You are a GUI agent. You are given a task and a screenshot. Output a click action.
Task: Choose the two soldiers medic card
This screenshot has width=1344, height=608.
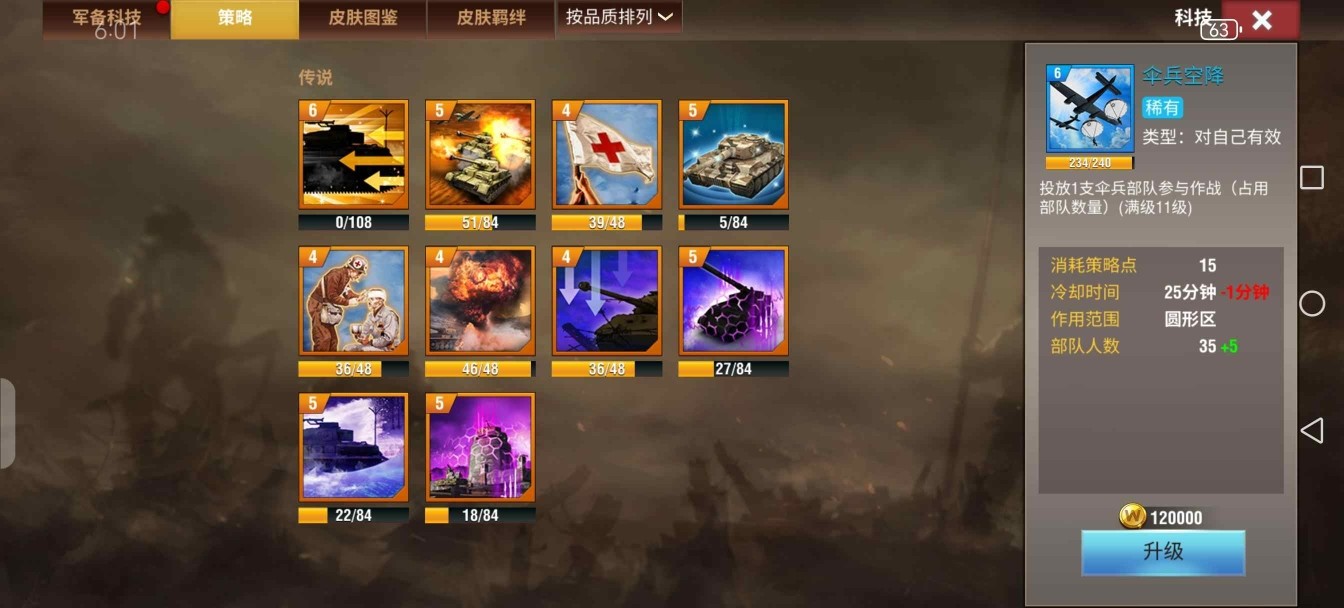point(354,301)
